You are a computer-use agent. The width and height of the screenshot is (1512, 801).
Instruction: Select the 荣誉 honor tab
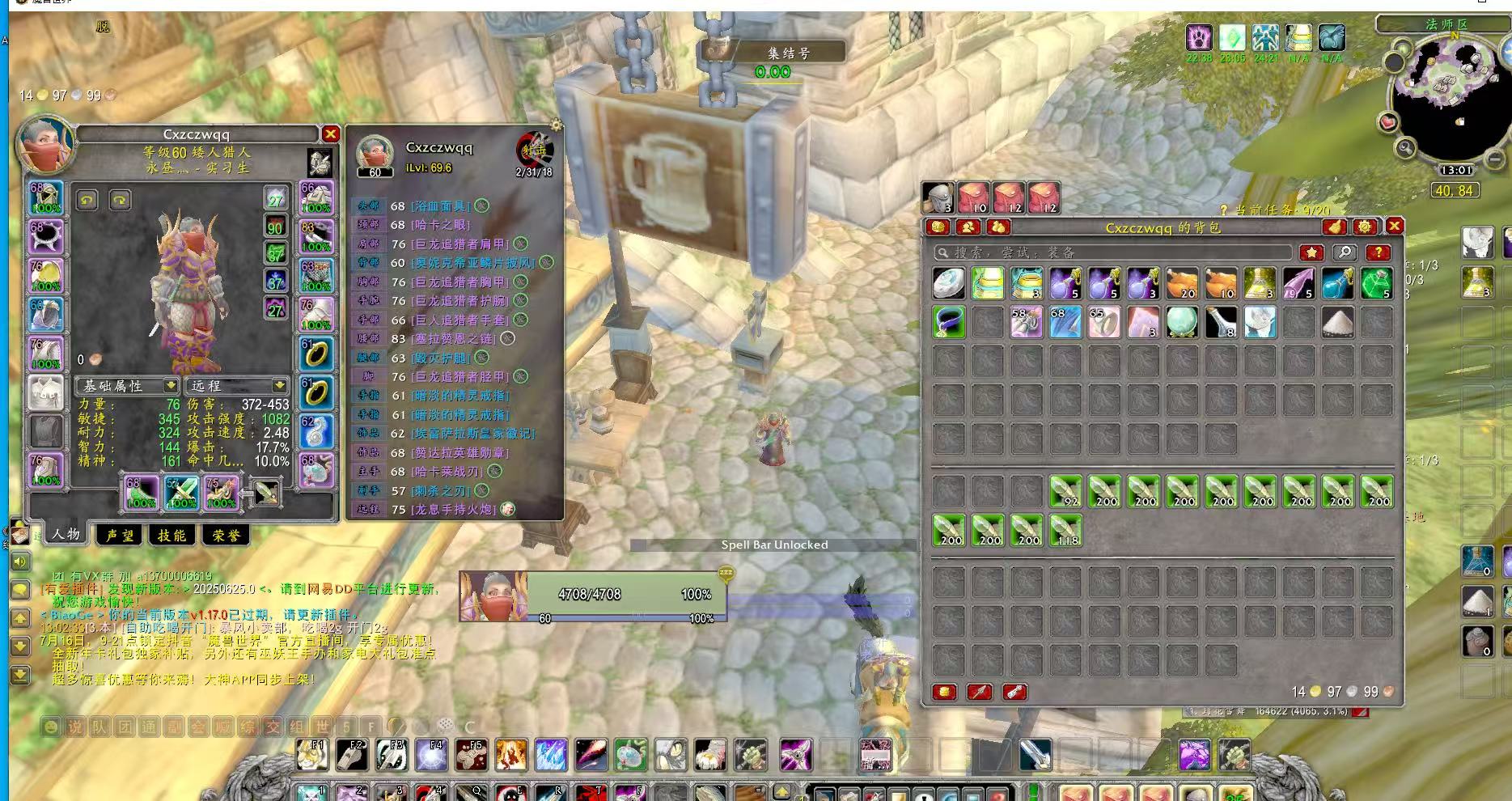click(x=226, y=535)
